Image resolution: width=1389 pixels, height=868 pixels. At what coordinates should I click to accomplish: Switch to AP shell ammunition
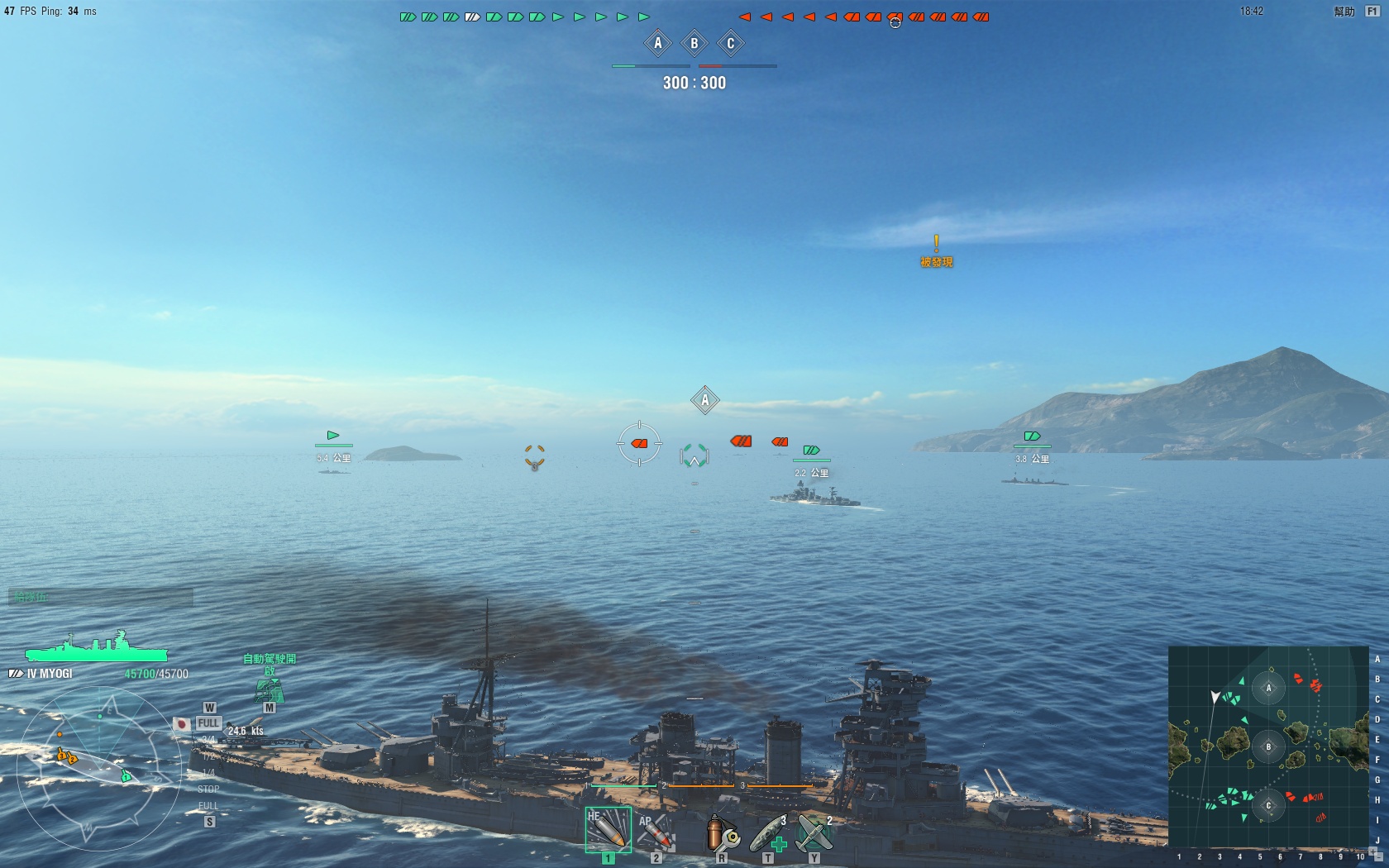coord(656,832)
